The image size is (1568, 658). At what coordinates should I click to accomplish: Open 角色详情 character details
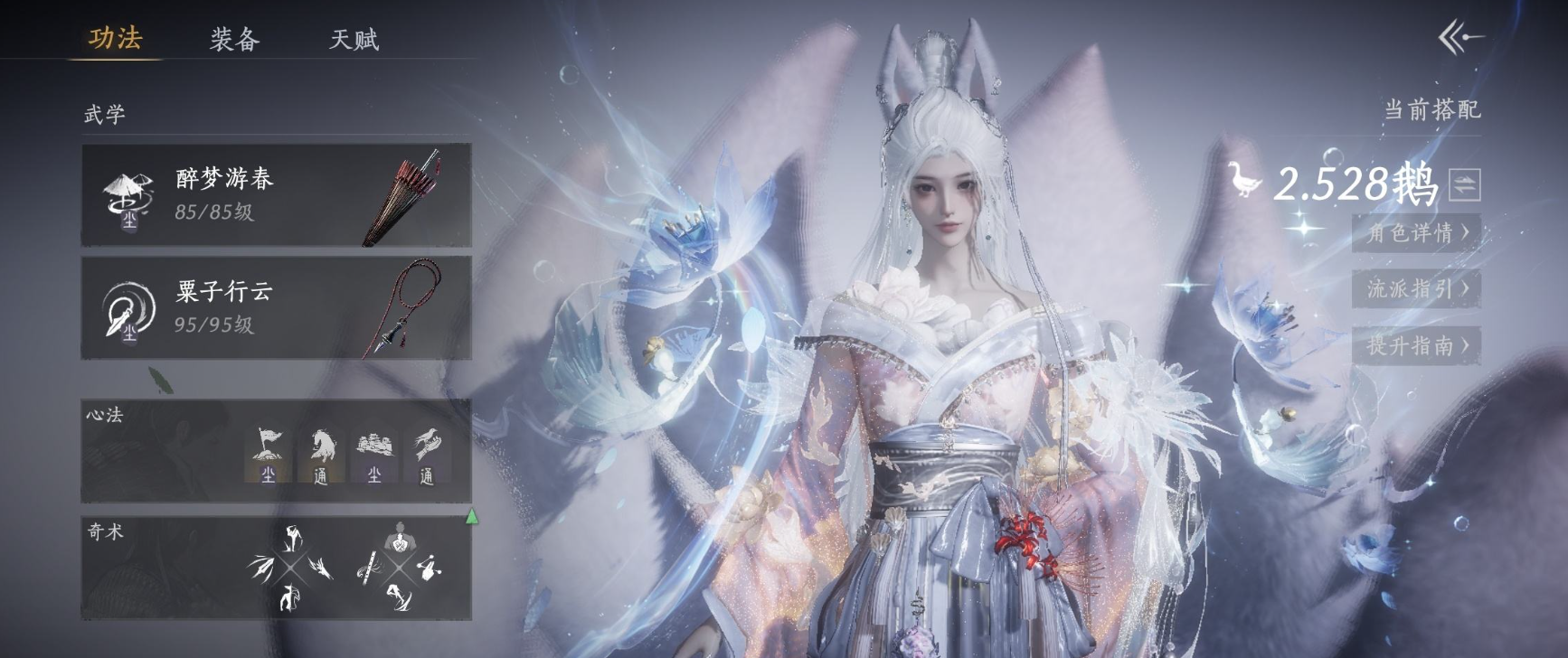(x=1416, y=233)
